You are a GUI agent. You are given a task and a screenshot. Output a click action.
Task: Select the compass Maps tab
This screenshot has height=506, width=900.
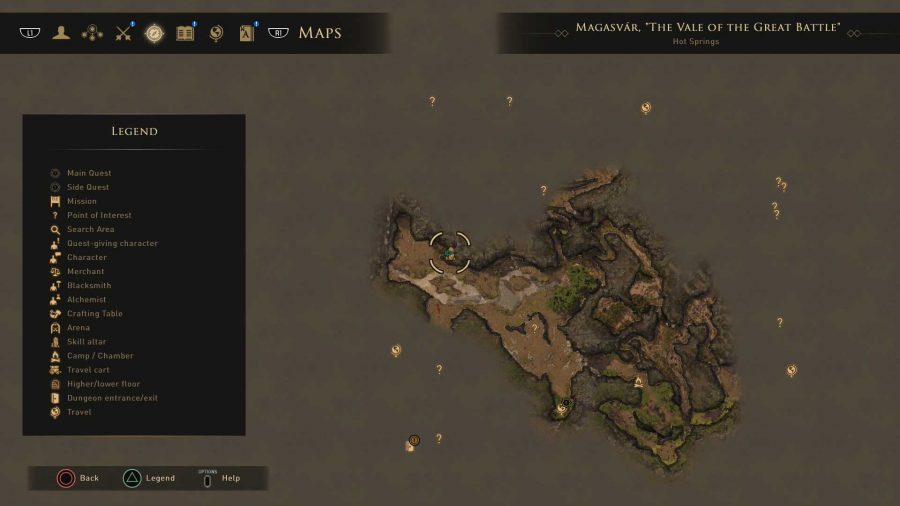pyautogui.click(x=154, y=33)
